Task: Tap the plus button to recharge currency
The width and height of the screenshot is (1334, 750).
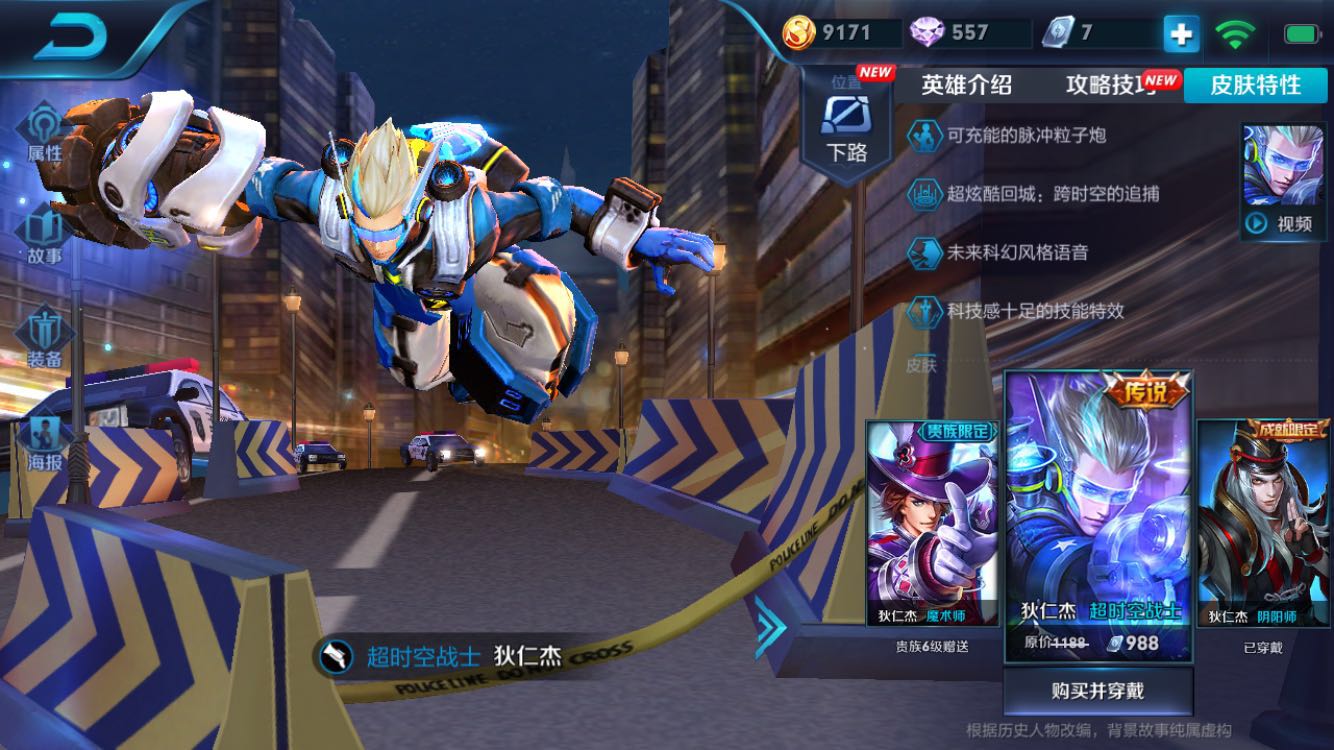Action: 1182,33
